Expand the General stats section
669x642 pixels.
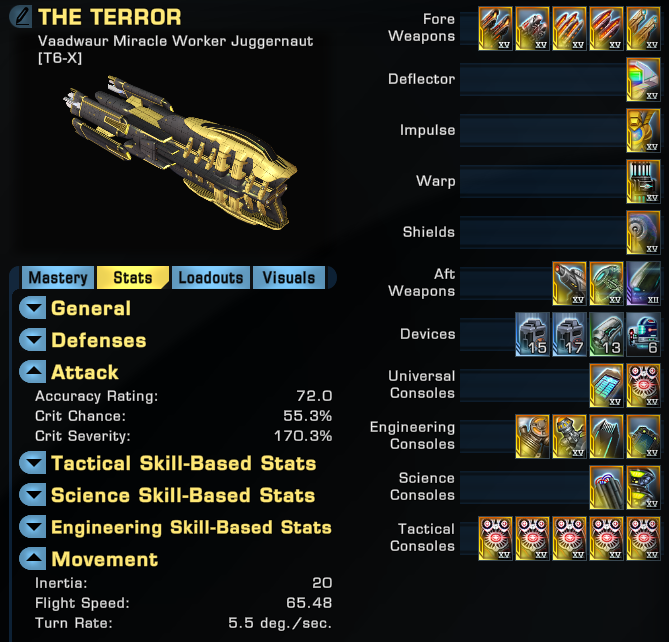click(x=34, y=309)
